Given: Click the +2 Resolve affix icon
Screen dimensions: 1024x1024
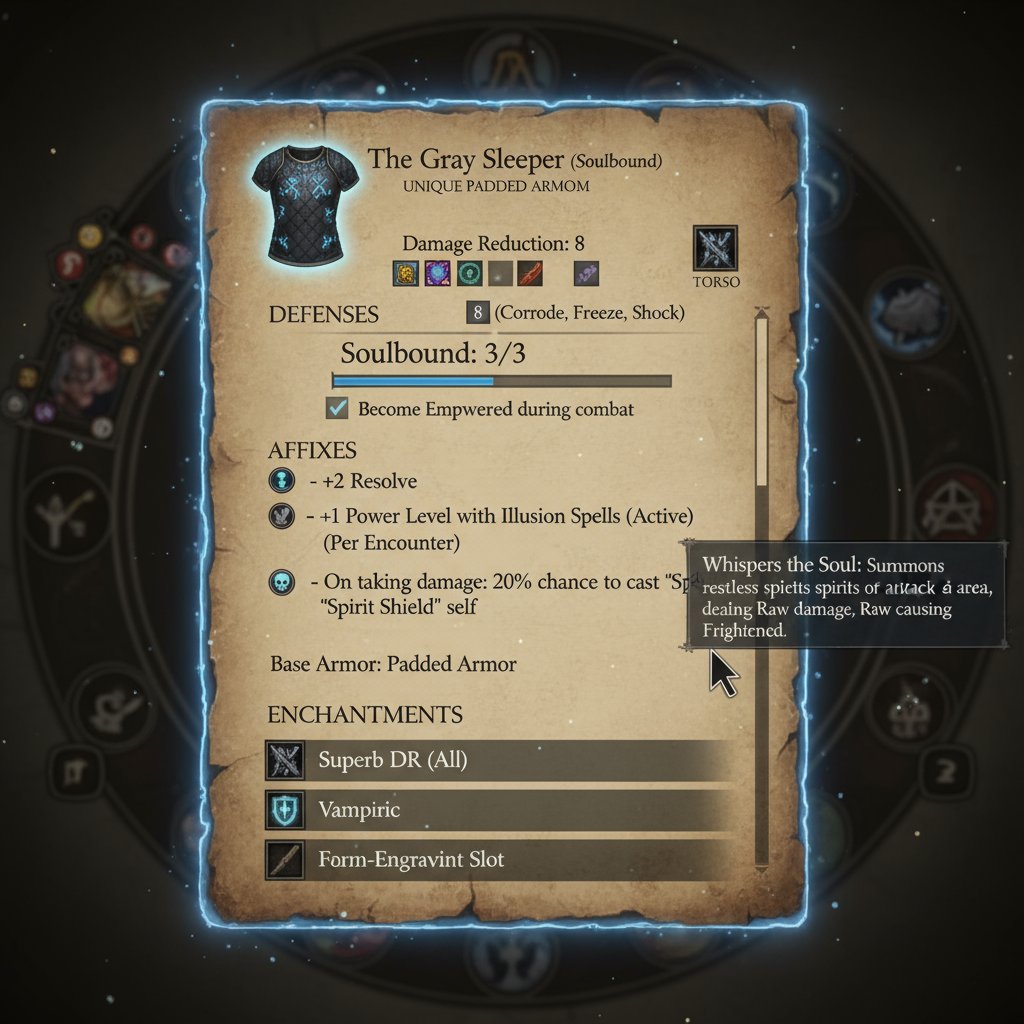Looking at the screenshot, I should coord(282,481).
